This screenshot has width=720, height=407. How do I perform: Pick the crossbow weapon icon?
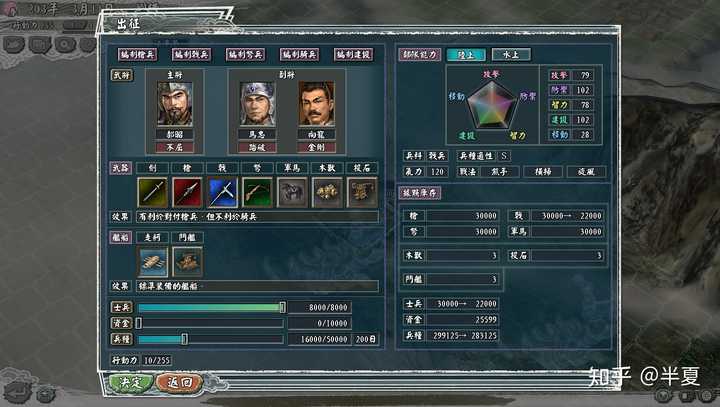[257, 192]
